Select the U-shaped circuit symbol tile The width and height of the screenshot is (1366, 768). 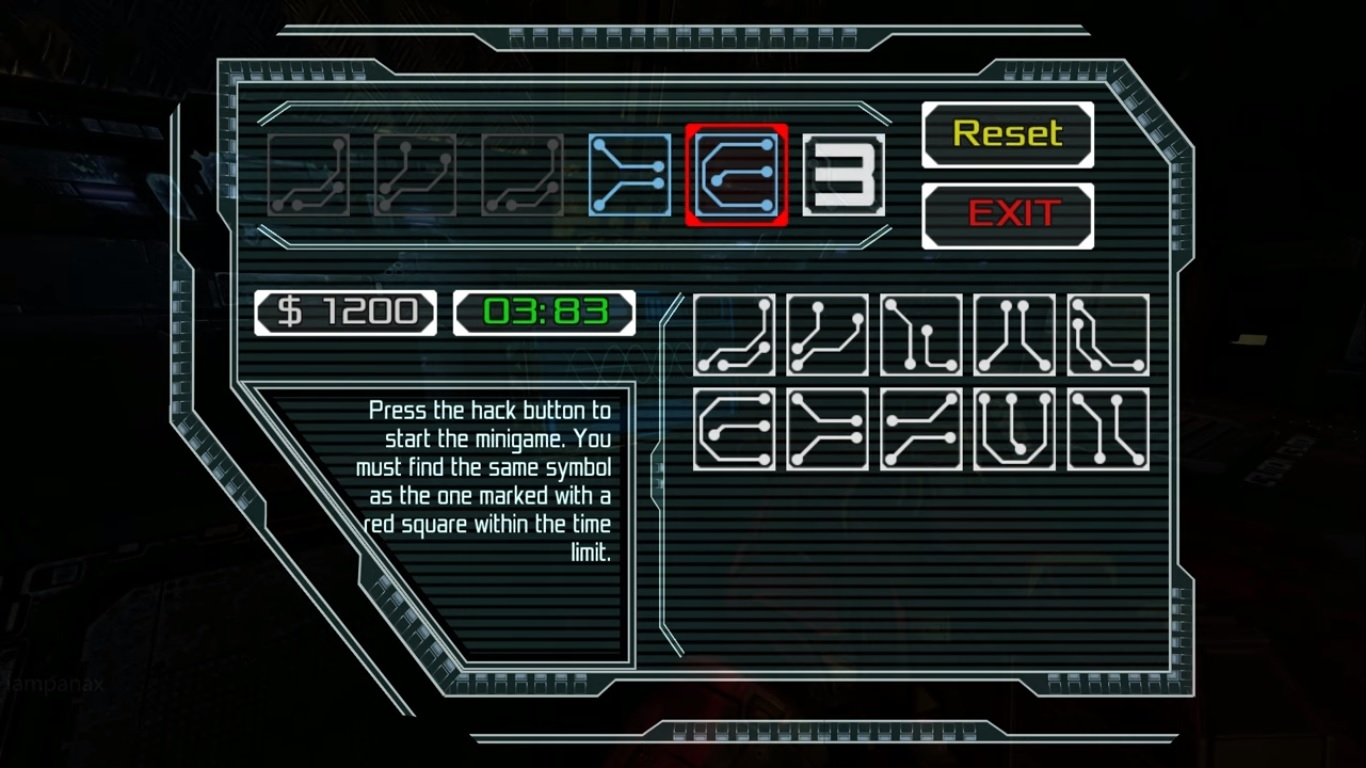click(x=1014, y=430)
